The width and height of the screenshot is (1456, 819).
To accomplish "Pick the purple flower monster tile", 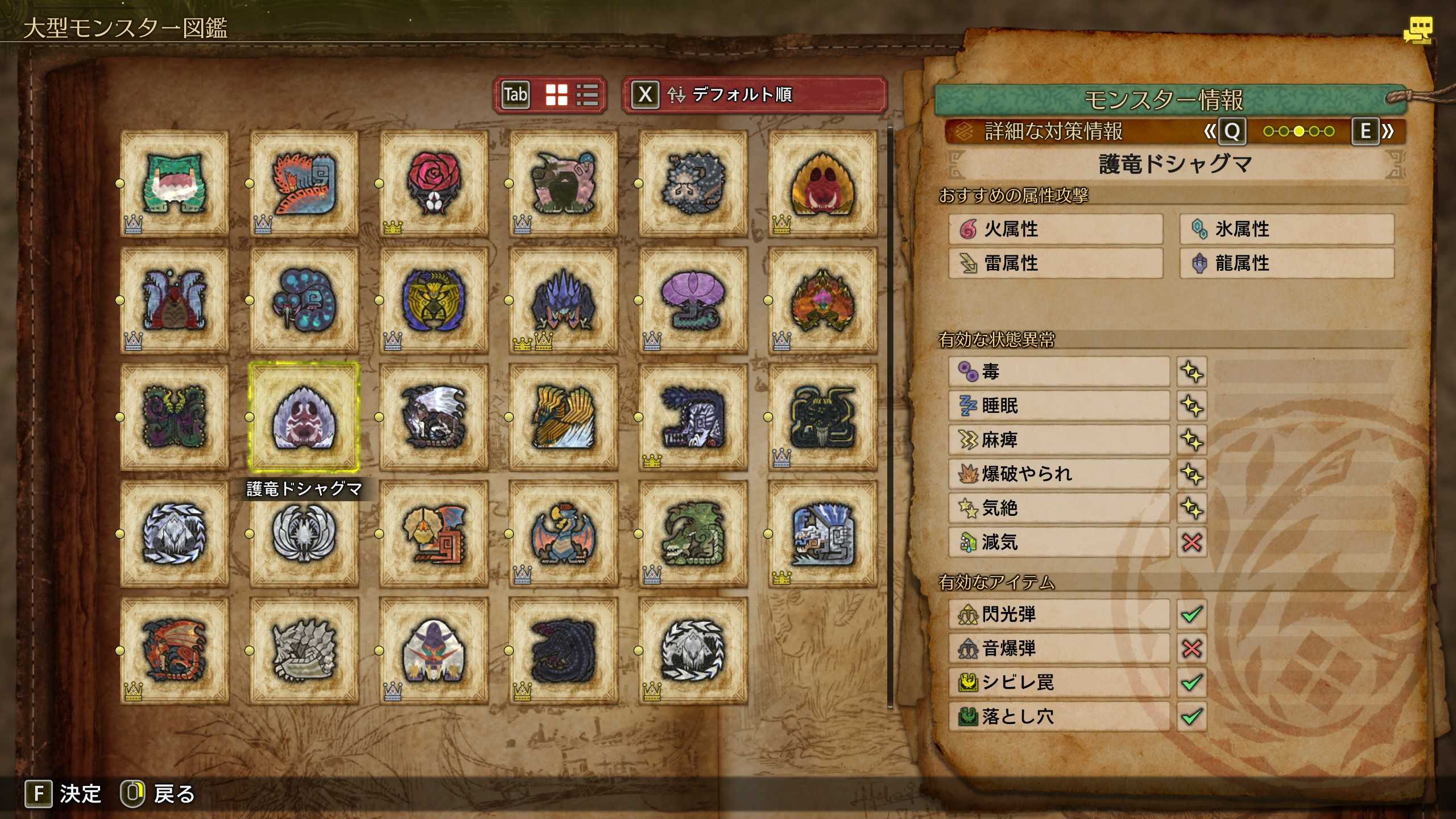I will click(693, 300).
